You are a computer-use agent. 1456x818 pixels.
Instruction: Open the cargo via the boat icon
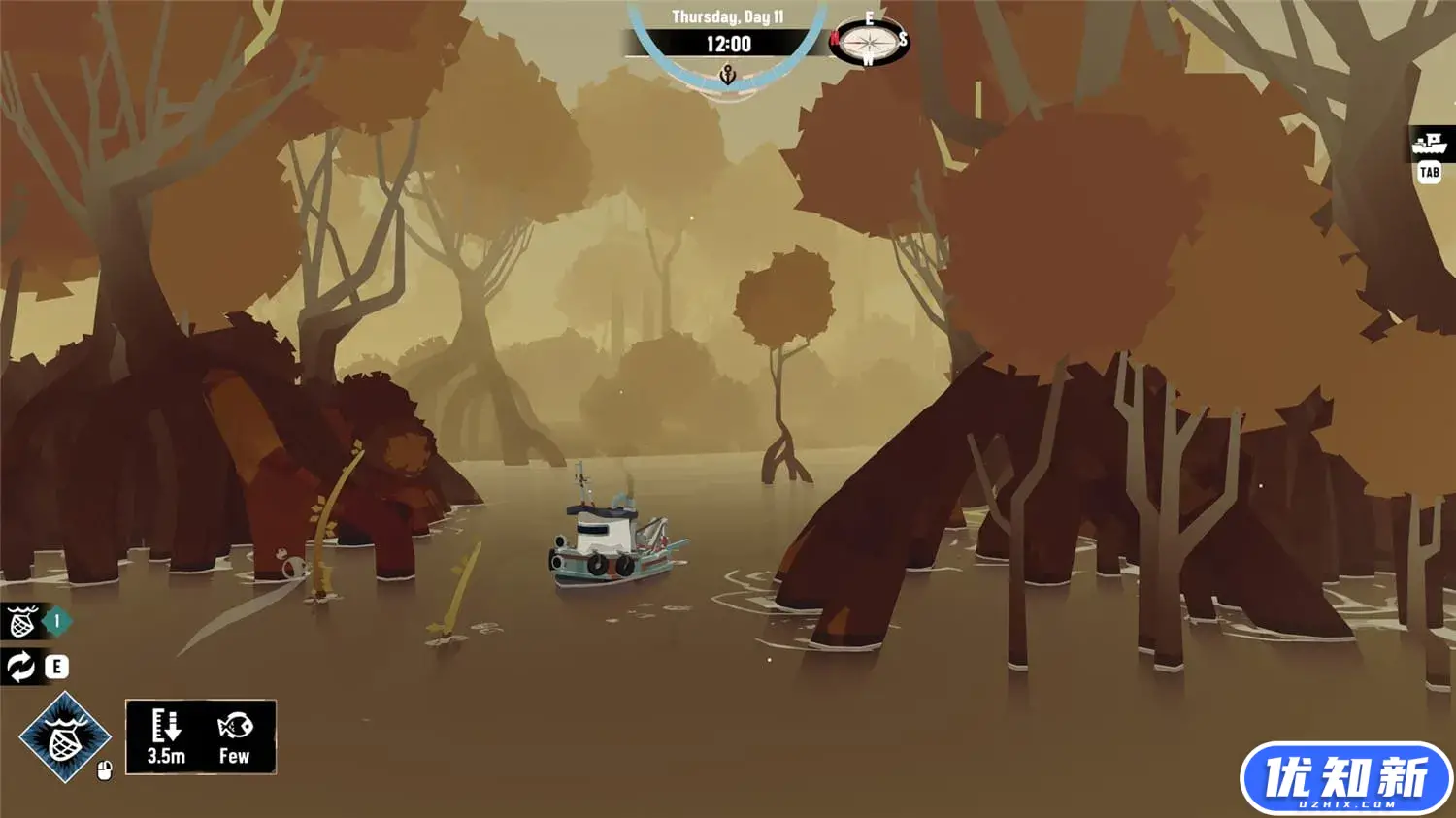tap(1429, 145)
